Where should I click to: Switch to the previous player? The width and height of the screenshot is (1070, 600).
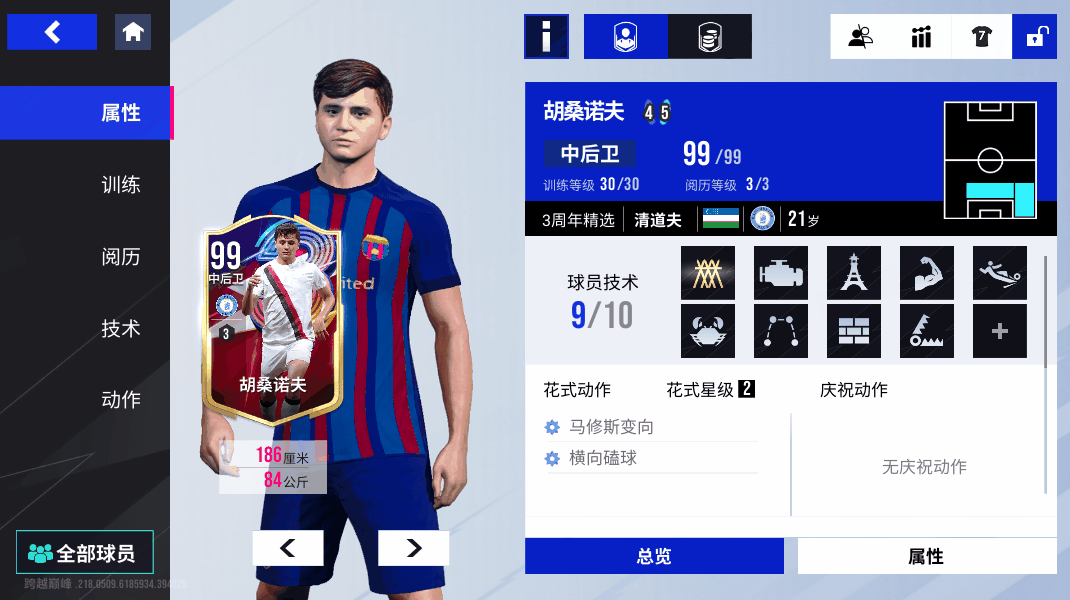pos(288,548)
